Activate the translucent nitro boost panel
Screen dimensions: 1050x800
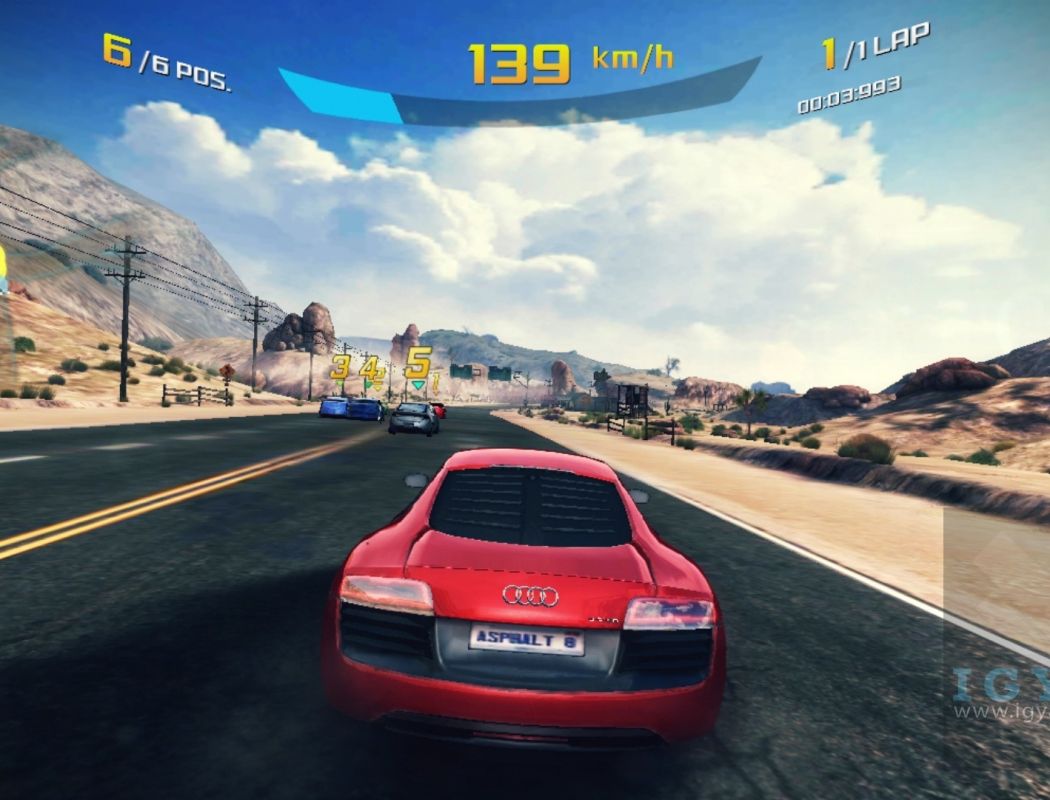995,580
